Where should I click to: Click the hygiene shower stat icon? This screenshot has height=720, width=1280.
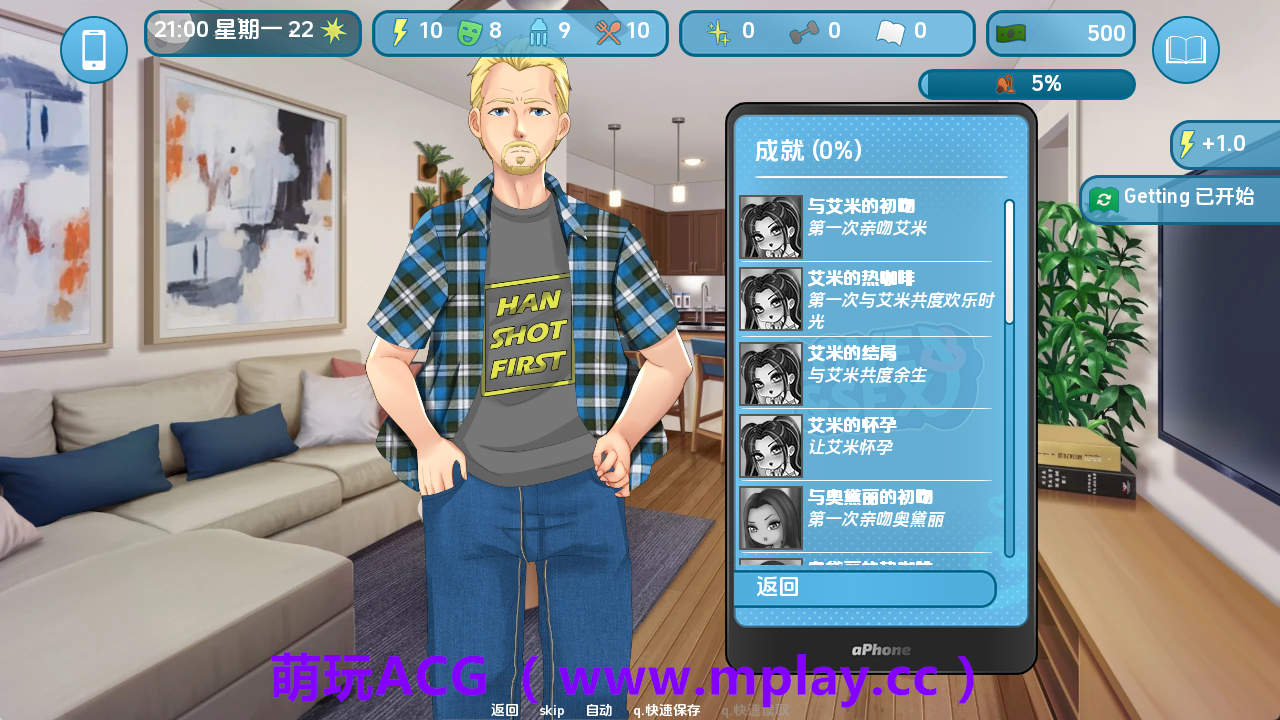pos(538,31)
